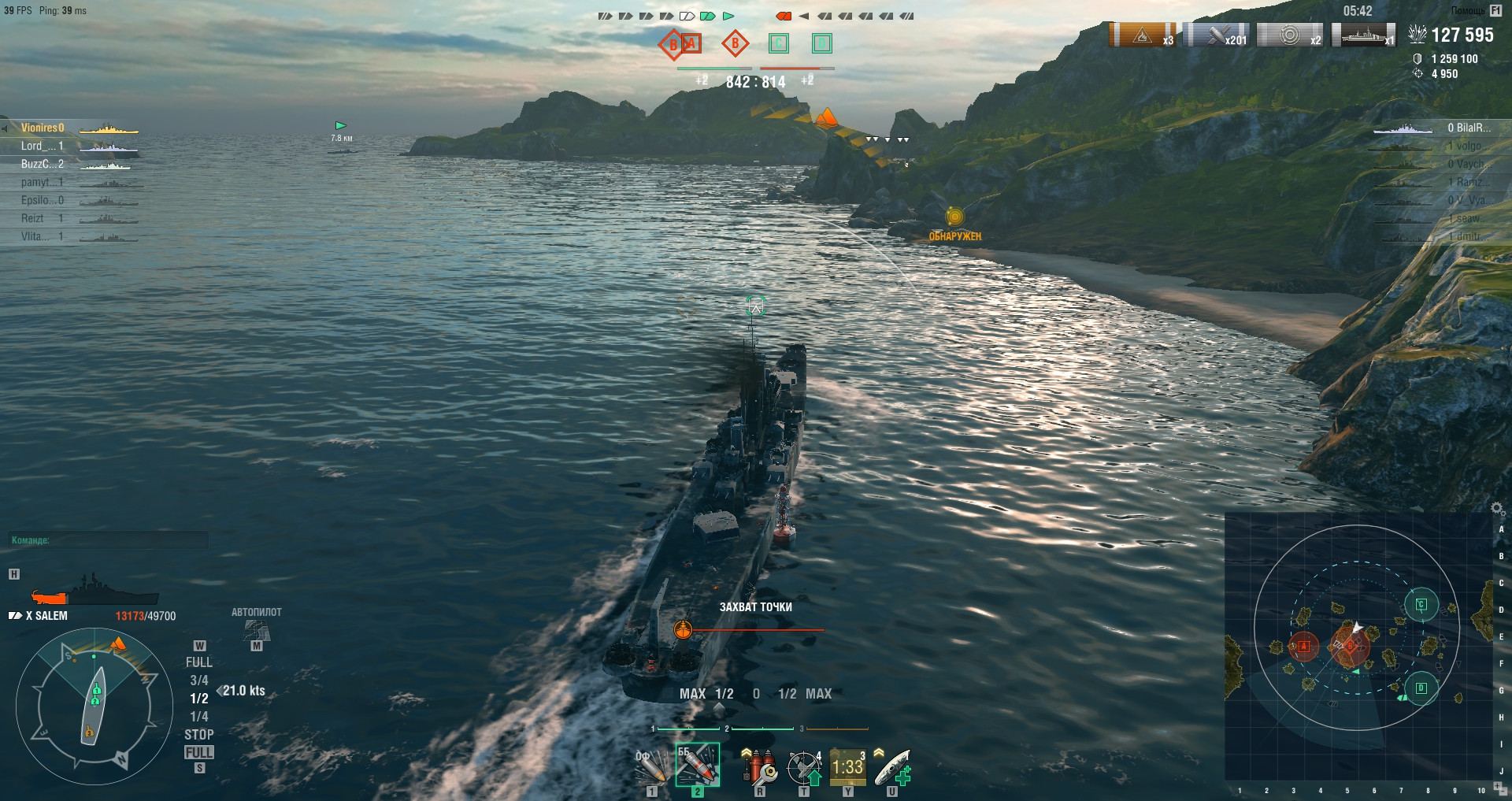Image resolution: width=1512 pixels, height=801 pixels.
Task: Click the consumable on 1:33 cooldown
Action: [848, 767]
